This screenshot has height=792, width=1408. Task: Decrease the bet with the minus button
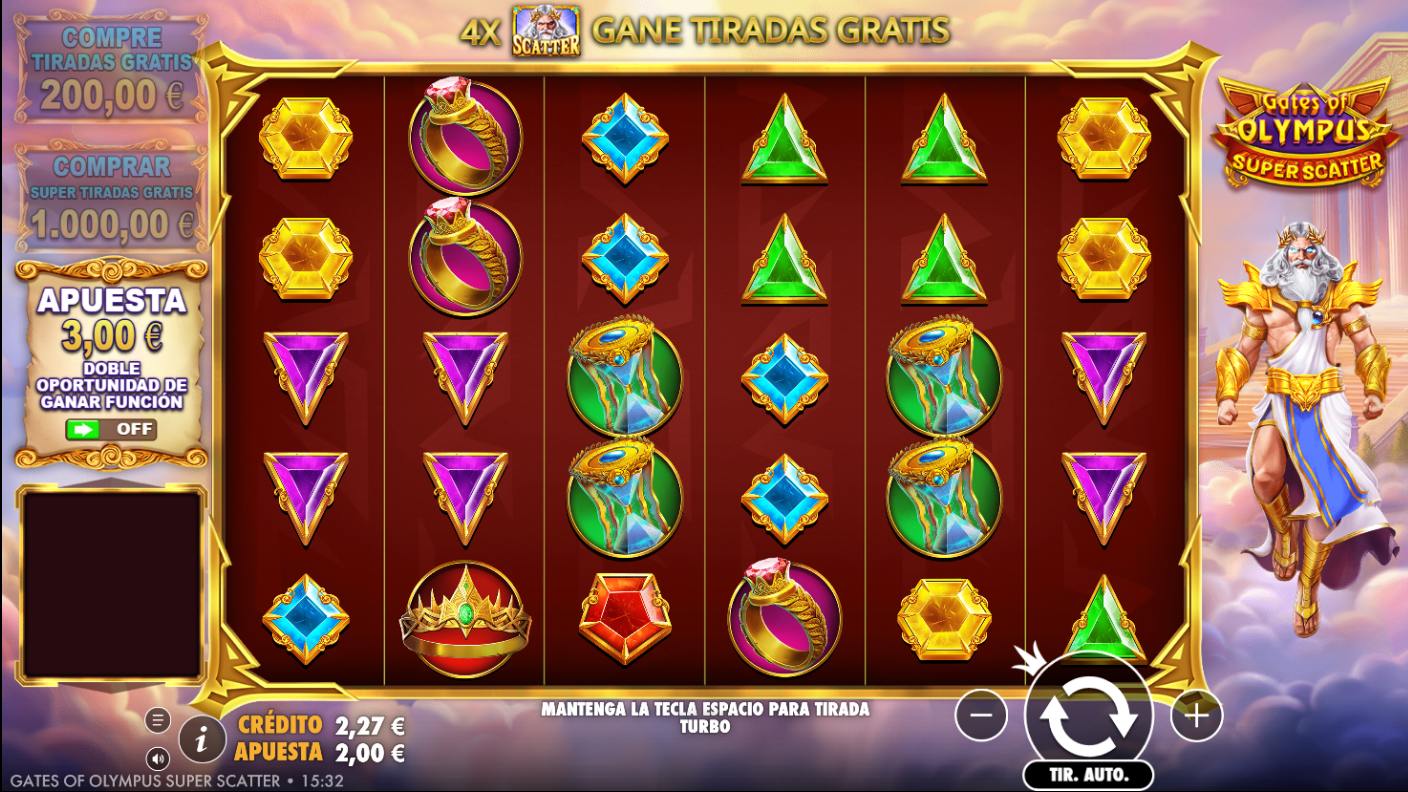pyautogui.click(x=981, y=715)
